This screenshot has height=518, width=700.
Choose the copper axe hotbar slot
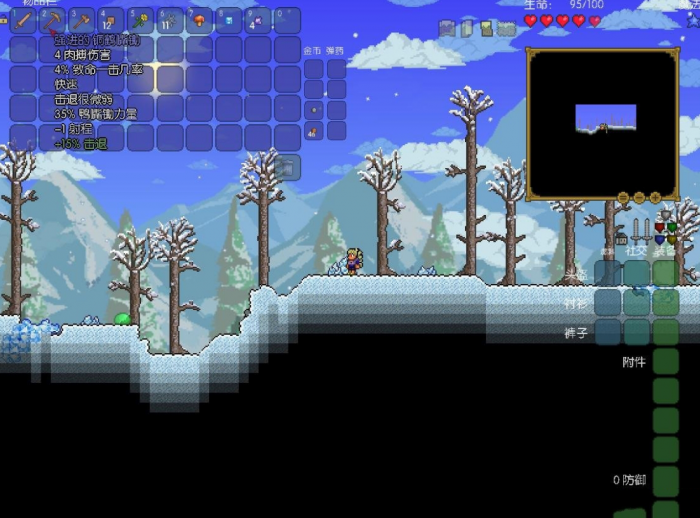point(81,21)
